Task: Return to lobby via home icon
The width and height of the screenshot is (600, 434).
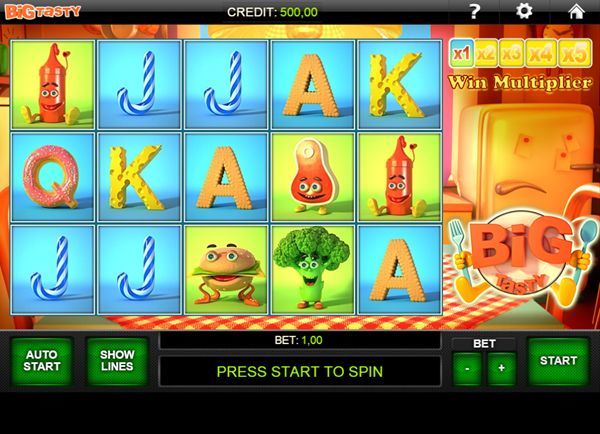Action: point(576,11)
